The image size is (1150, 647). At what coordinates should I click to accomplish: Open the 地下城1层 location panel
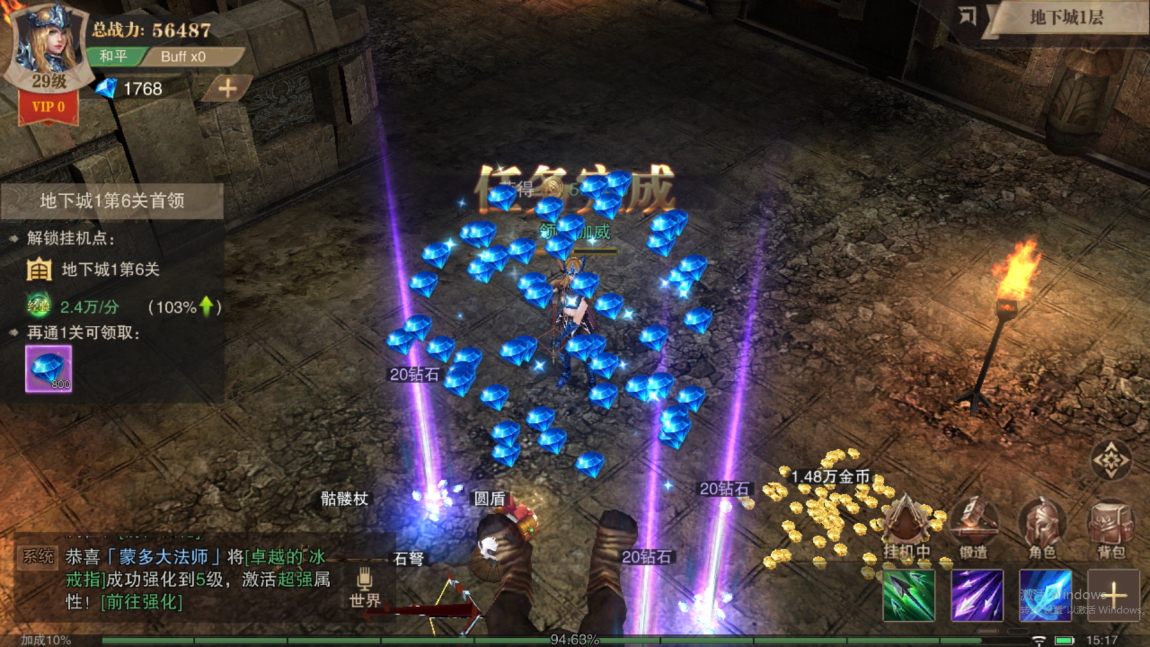click(1066, 17)
